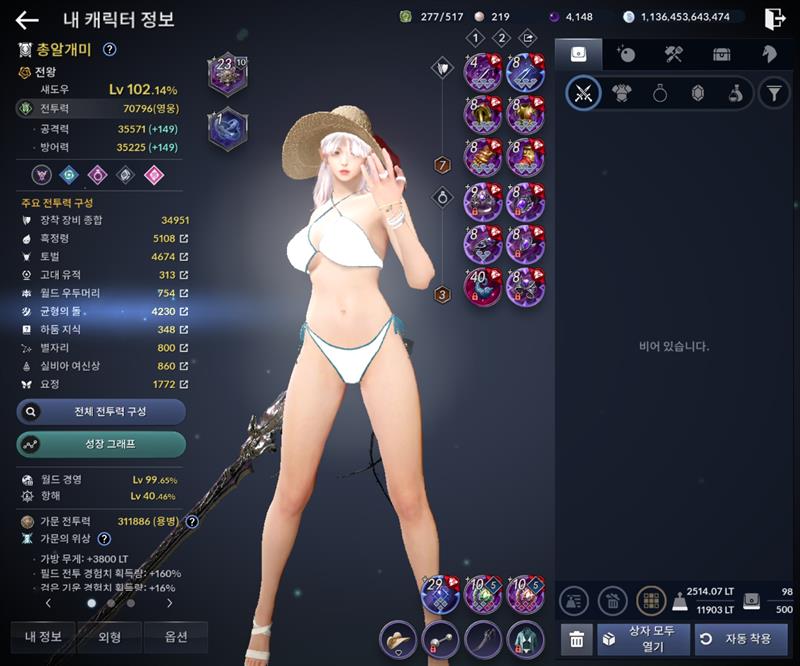Show the 성장 그래프 growth graph
This screenshot has height=666, width=800.
(x=101, y=443)
